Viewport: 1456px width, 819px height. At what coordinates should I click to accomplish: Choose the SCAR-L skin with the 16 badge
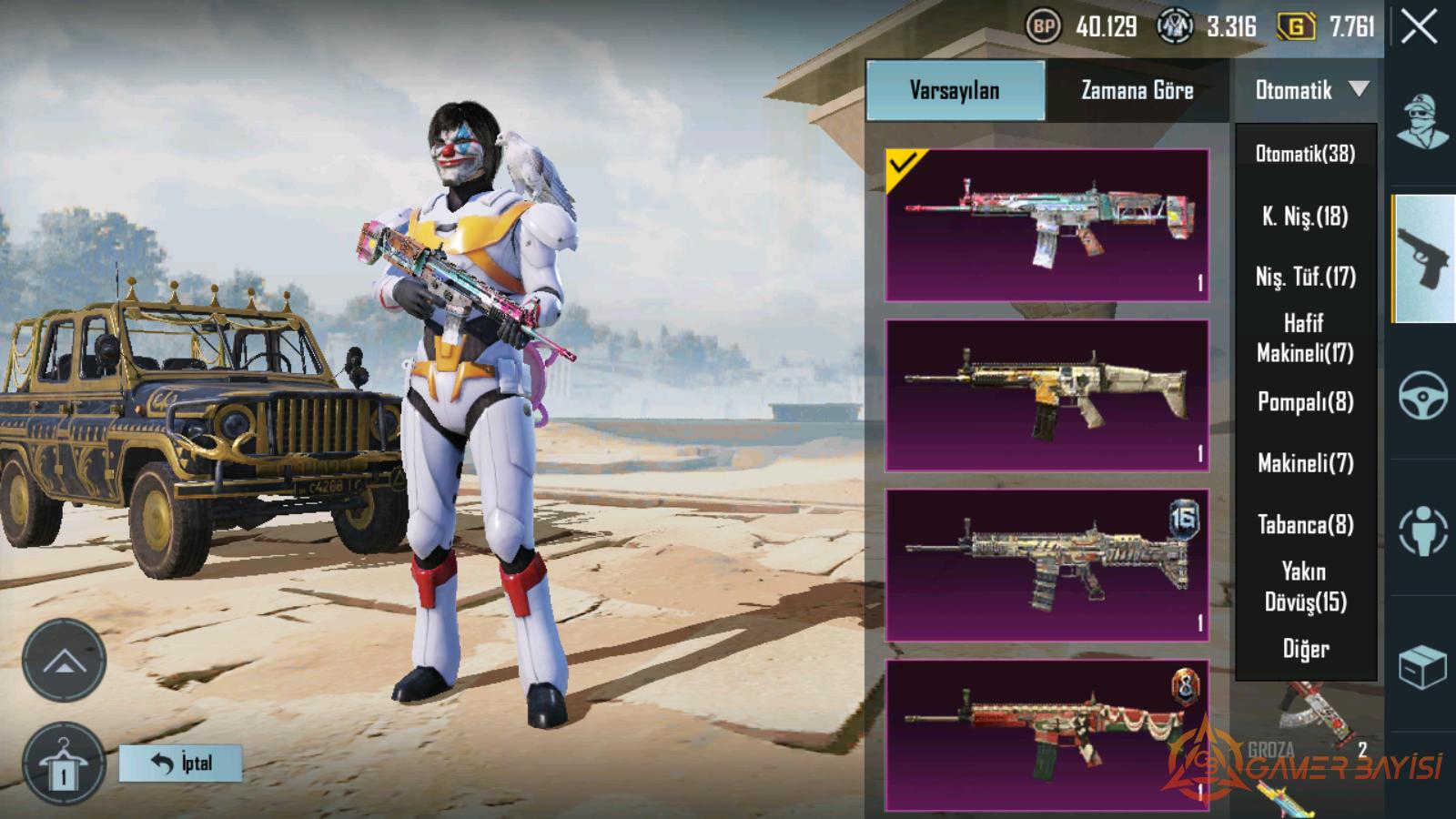(x=1046, y=565)
